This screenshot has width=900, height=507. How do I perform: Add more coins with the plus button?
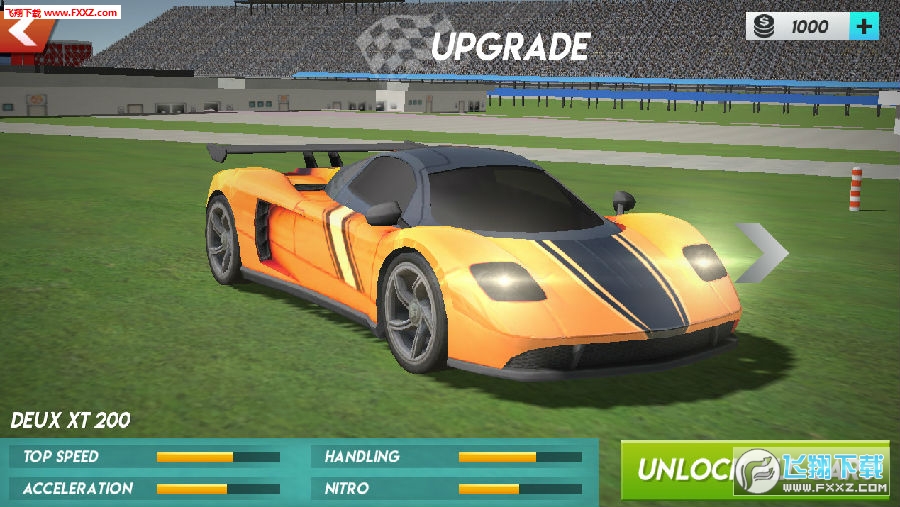point(863,26)
